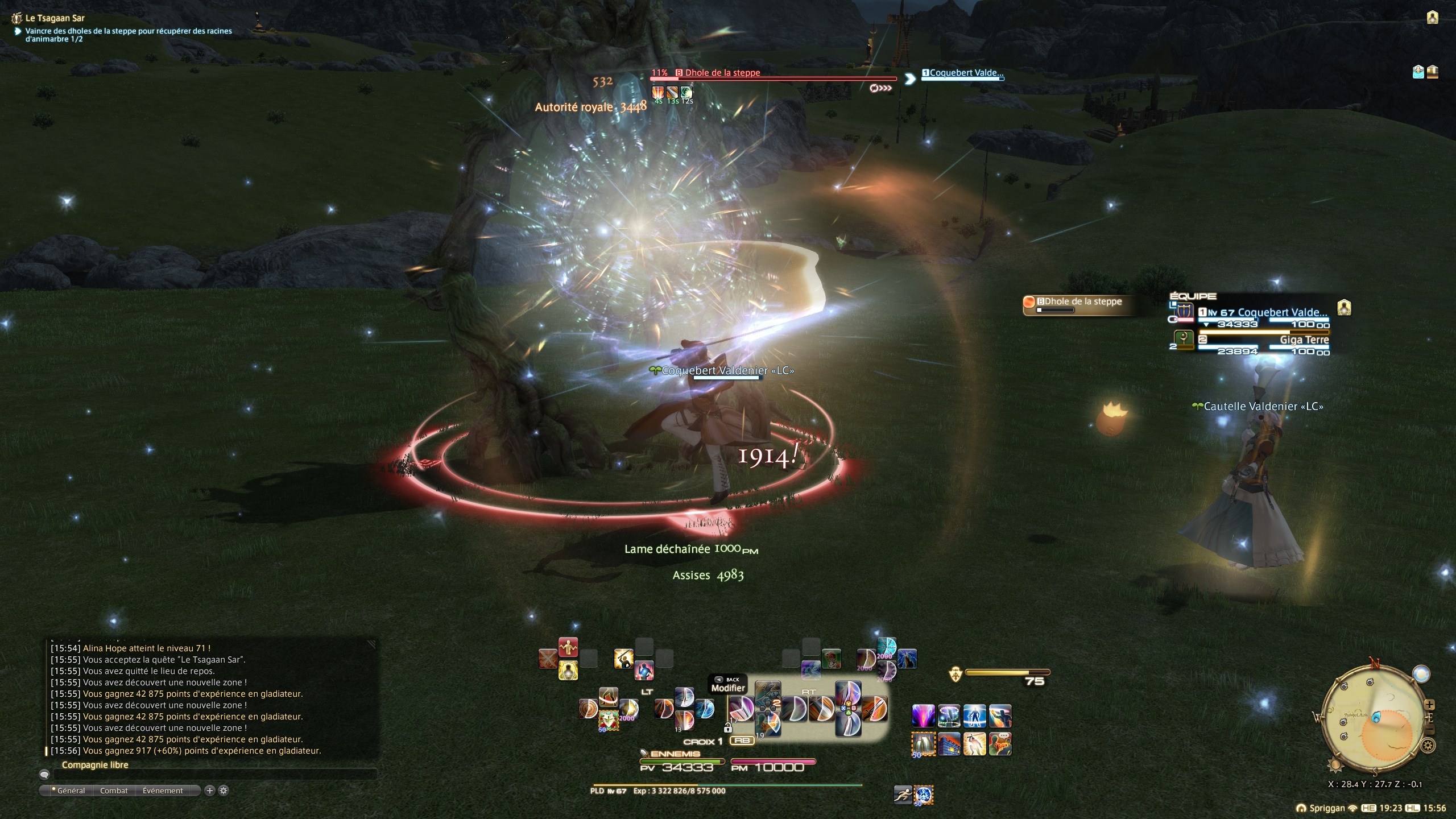Add a new chat tab with plus button
Screen dimensions: 1456x819
[209, 791]
